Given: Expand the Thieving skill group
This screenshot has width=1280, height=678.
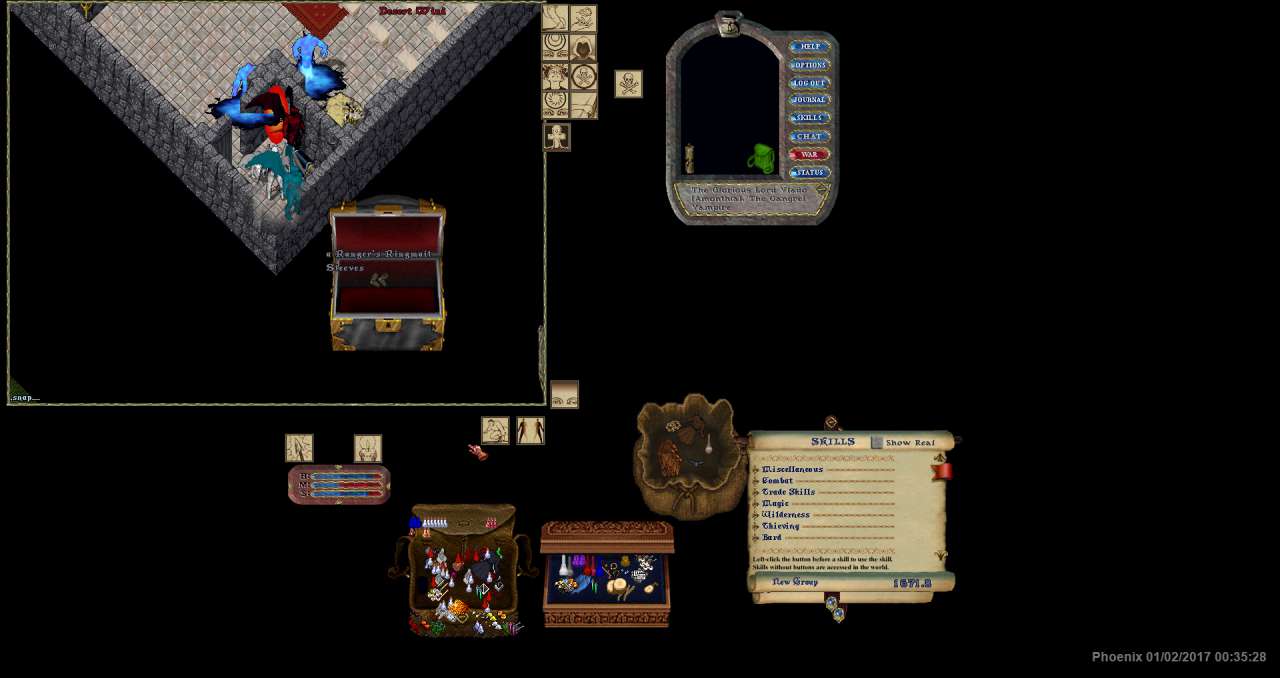Looking at the screenshot, I should click(756, 526).
